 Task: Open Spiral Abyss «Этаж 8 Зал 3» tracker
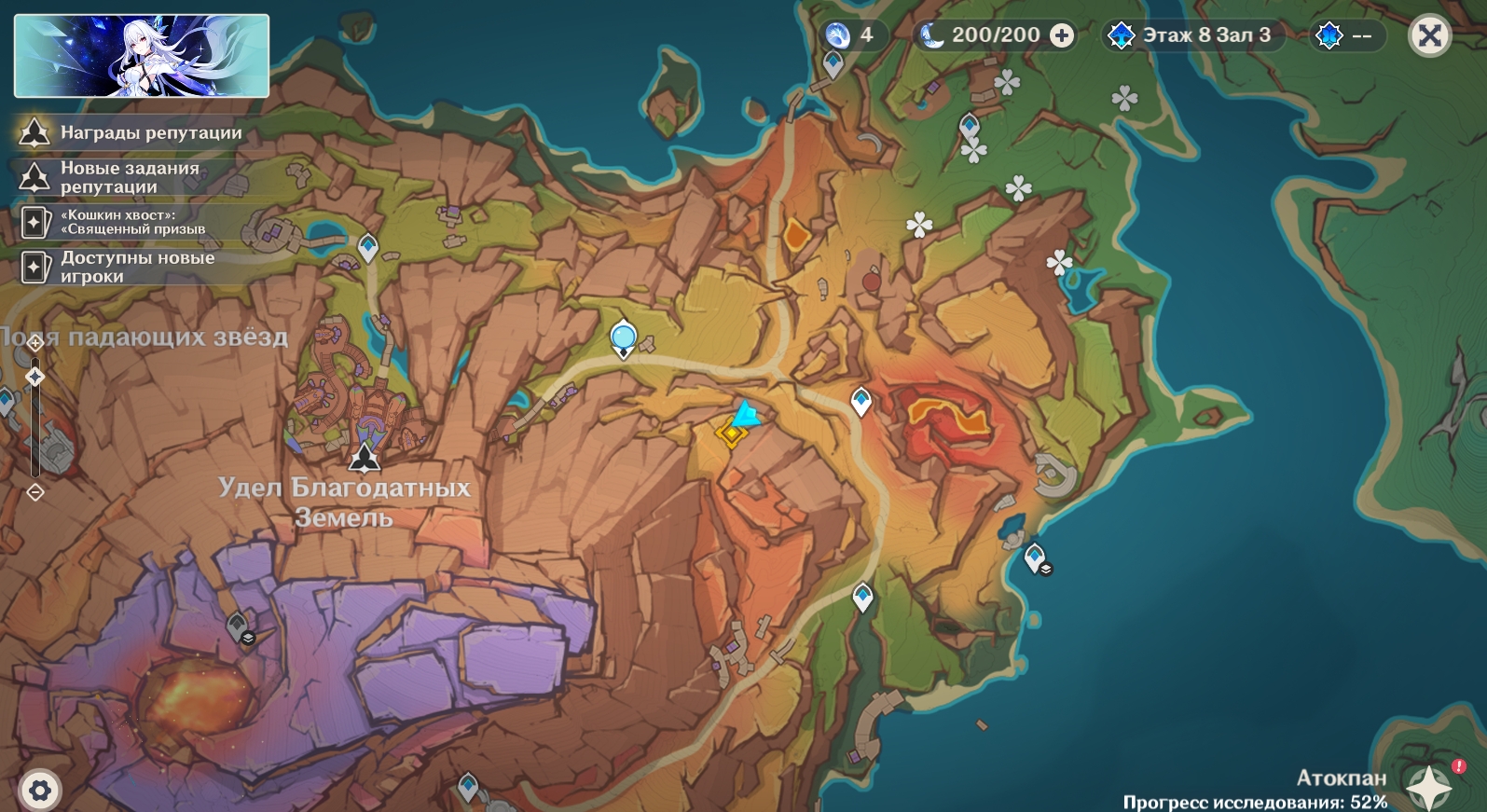(1192, 35)
